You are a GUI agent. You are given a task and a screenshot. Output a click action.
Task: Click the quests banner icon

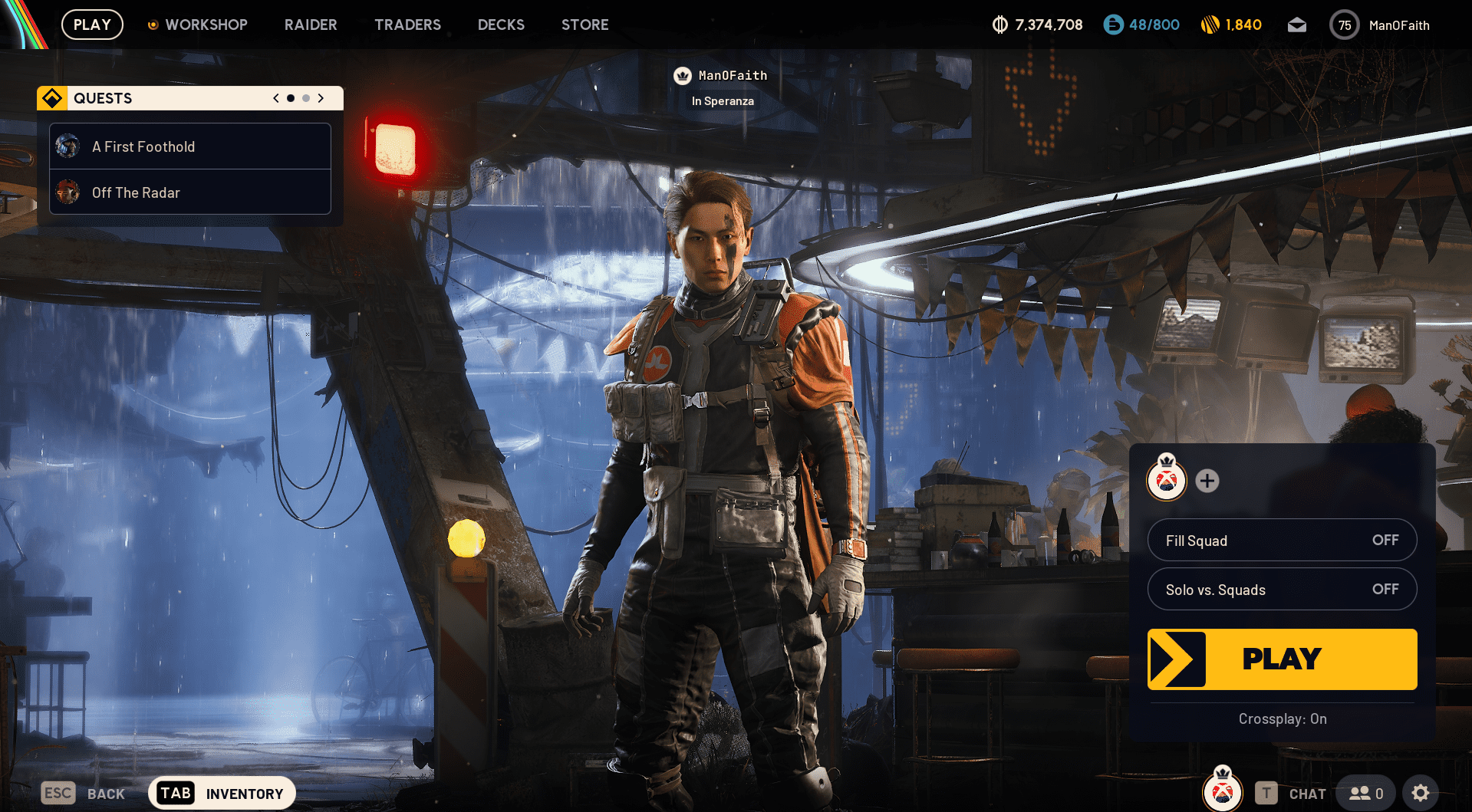tap(51, 97)
